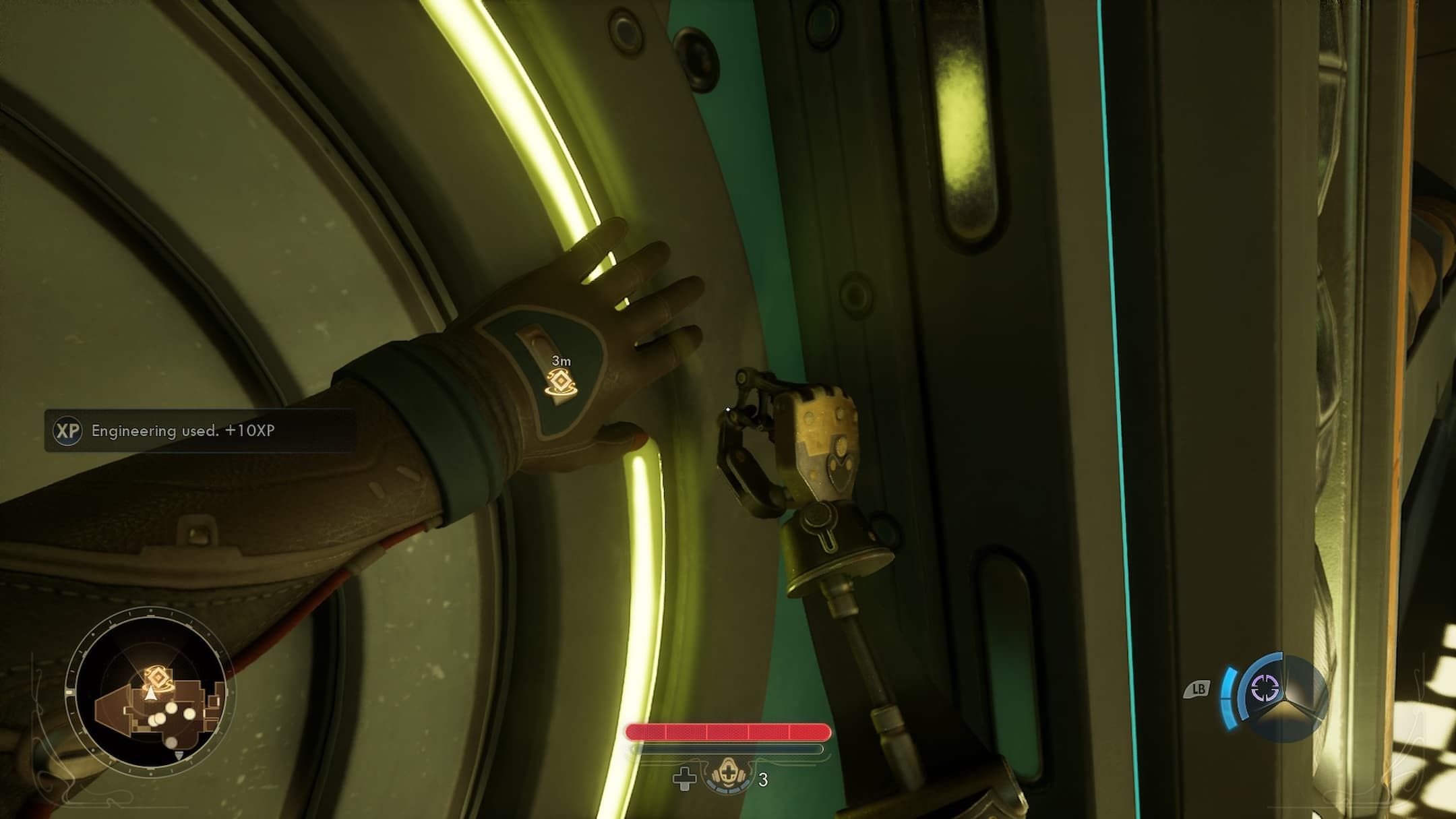Click the downward minimap arrow marker
Viewport: 1456px width, 819px height.
(x=179, y=756)
